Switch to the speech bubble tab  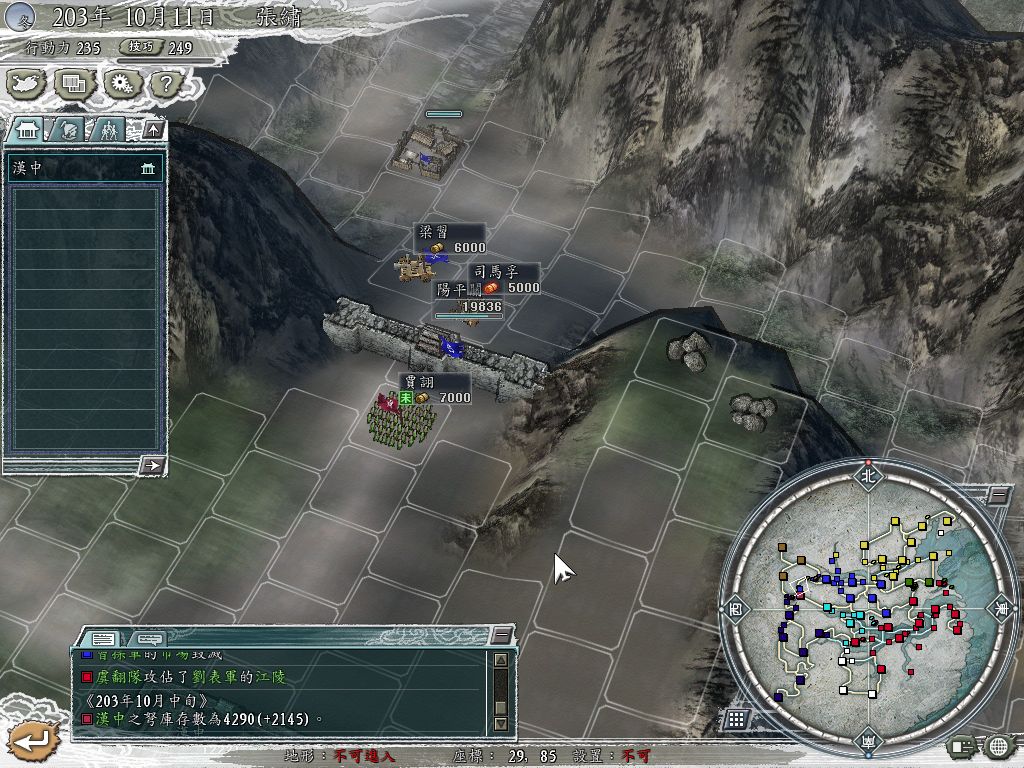(x=148, y=638)
